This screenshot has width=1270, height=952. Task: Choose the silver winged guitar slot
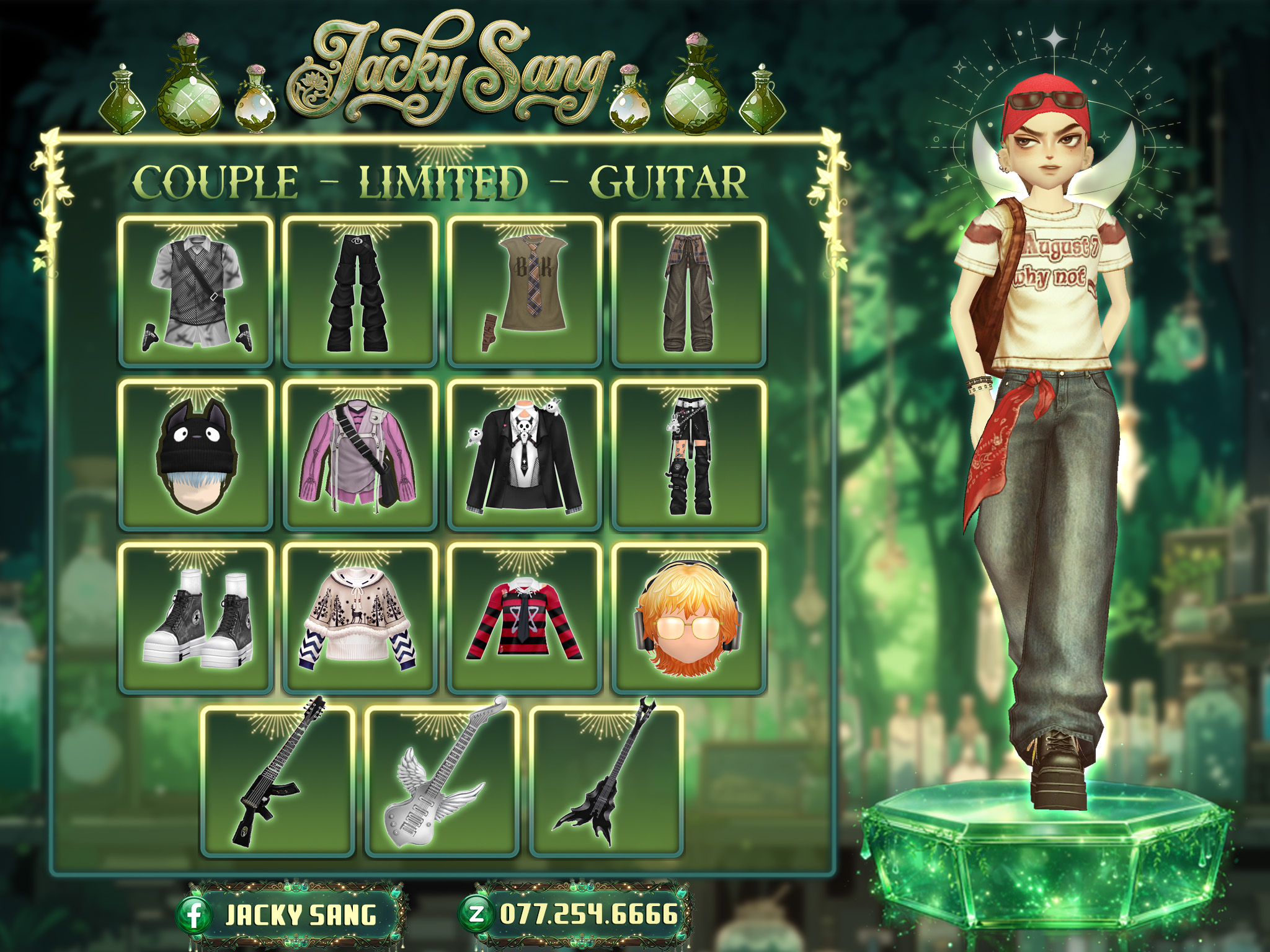pyautogui.click(x=442, y=782)
